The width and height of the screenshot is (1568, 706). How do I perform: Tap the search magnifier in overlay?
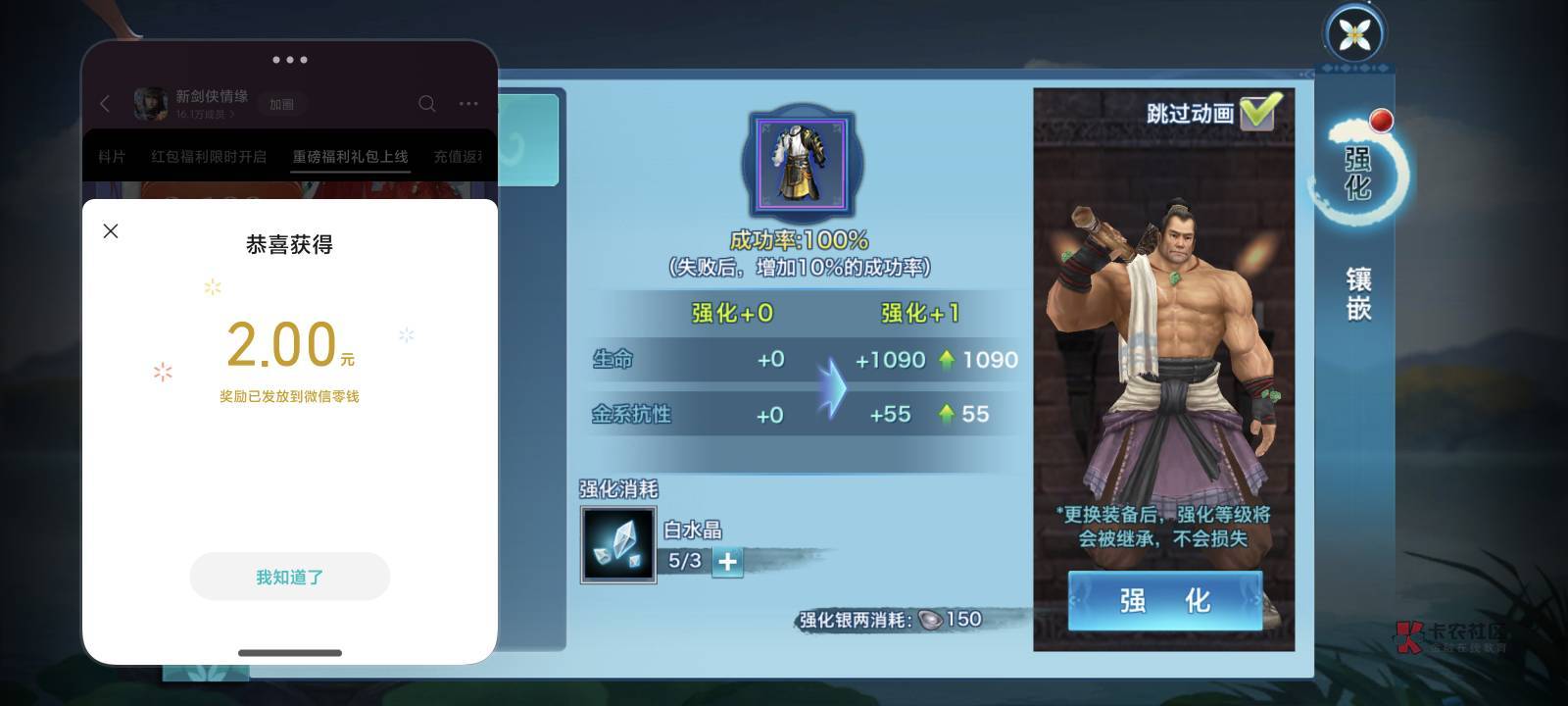pos(427,104)
